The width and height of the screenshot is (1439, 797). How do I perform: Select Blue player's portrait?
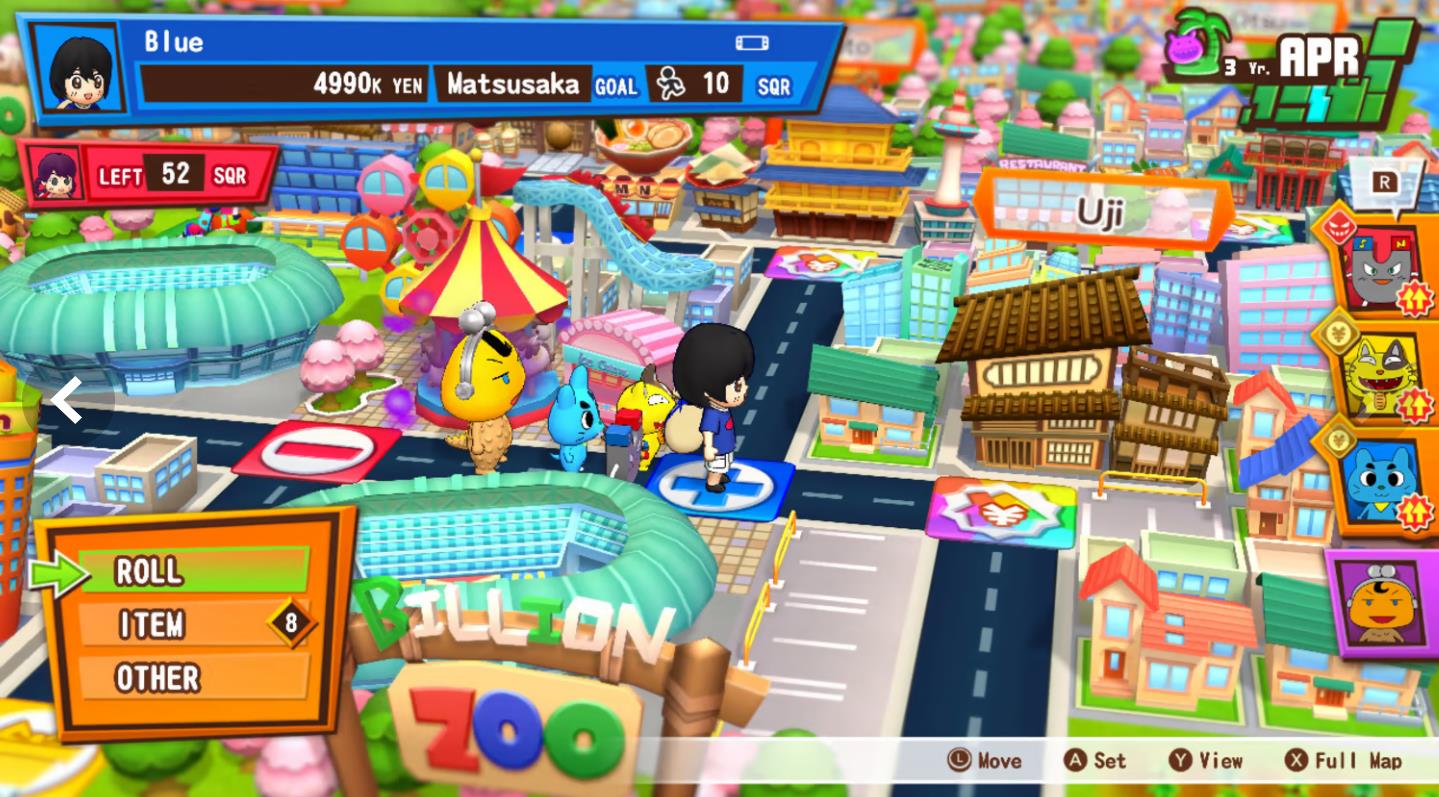tap(78, 69)
